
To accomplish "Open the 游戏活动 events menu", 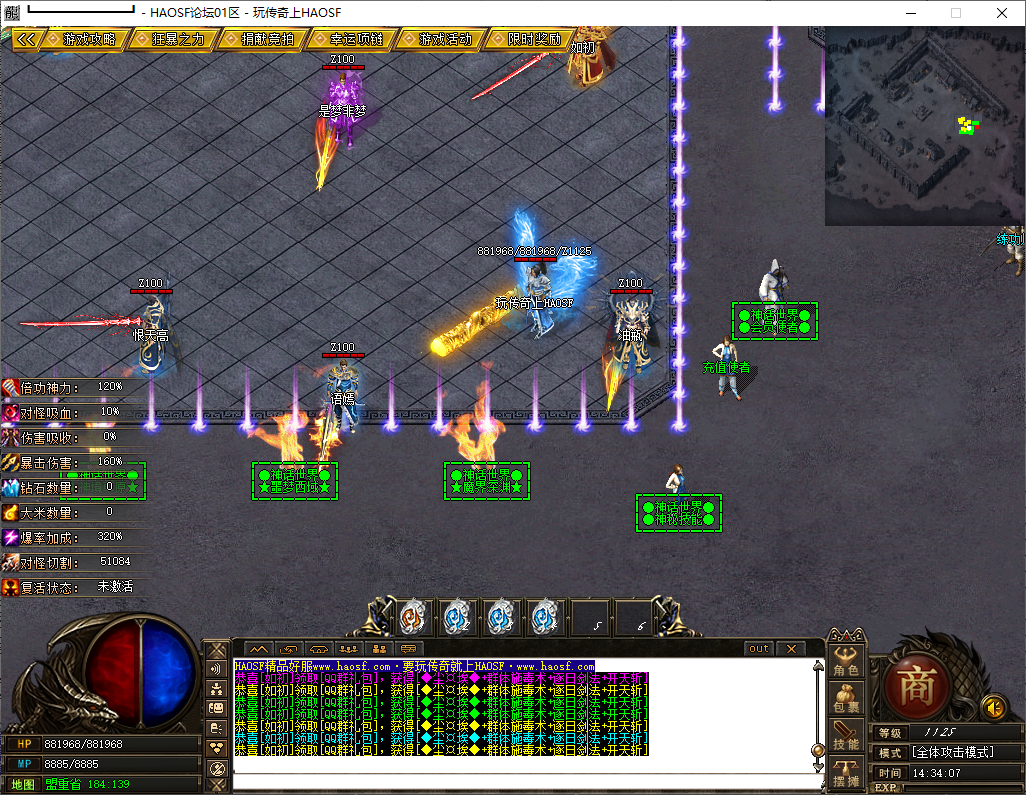I will click(445, 39).
